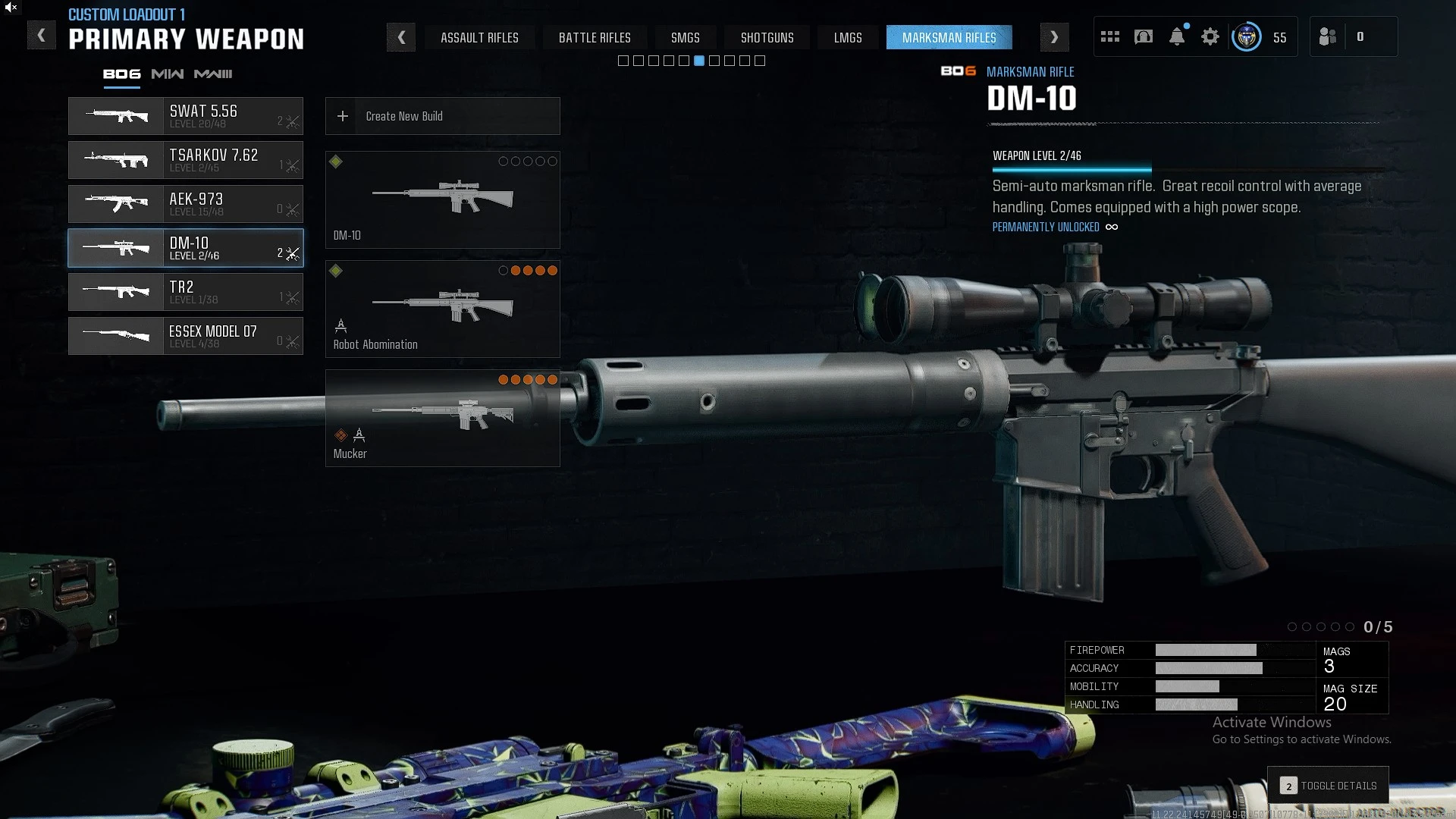Image resolution: width=1456 pixels, height=819 pixels.
Task: Create New Build for this weapon
Action: pos(443,116)
